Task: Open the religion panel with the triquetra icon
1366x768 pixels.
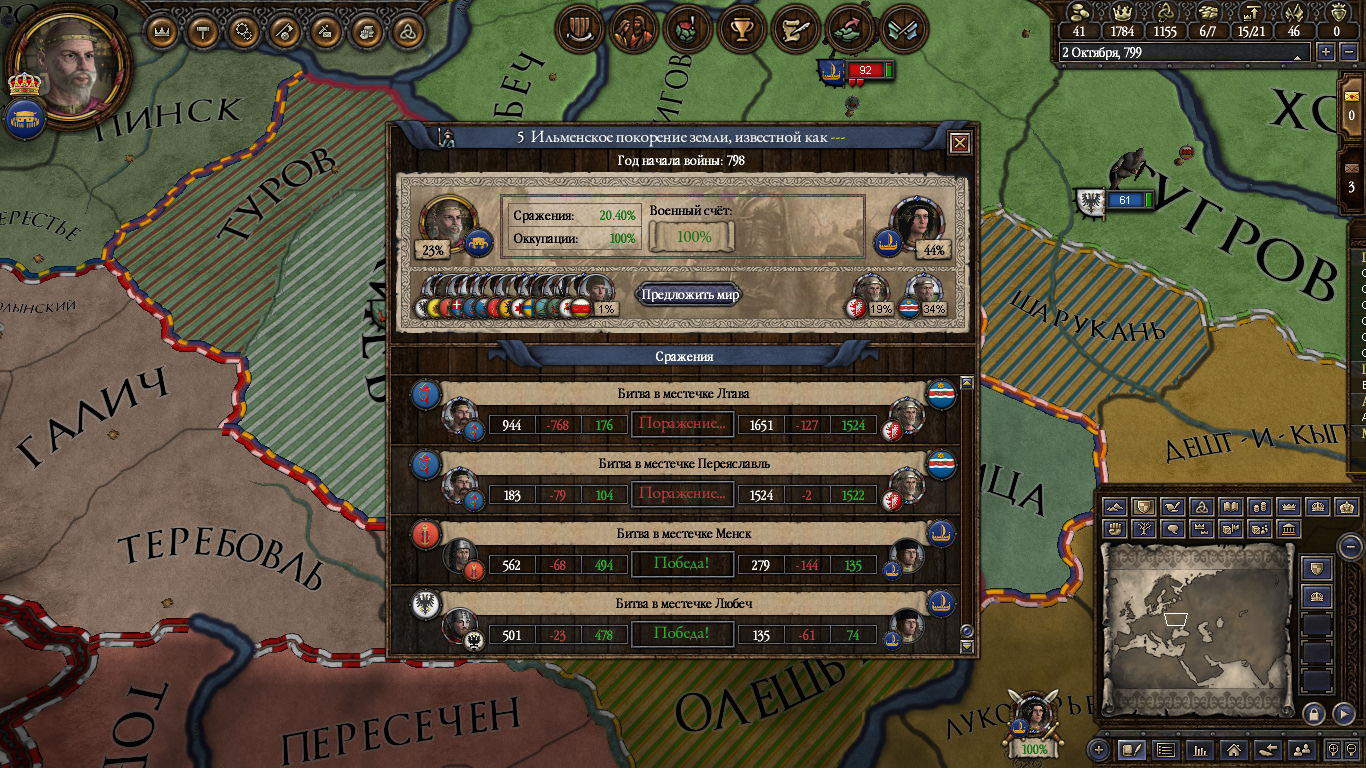Action: point(407,31)
